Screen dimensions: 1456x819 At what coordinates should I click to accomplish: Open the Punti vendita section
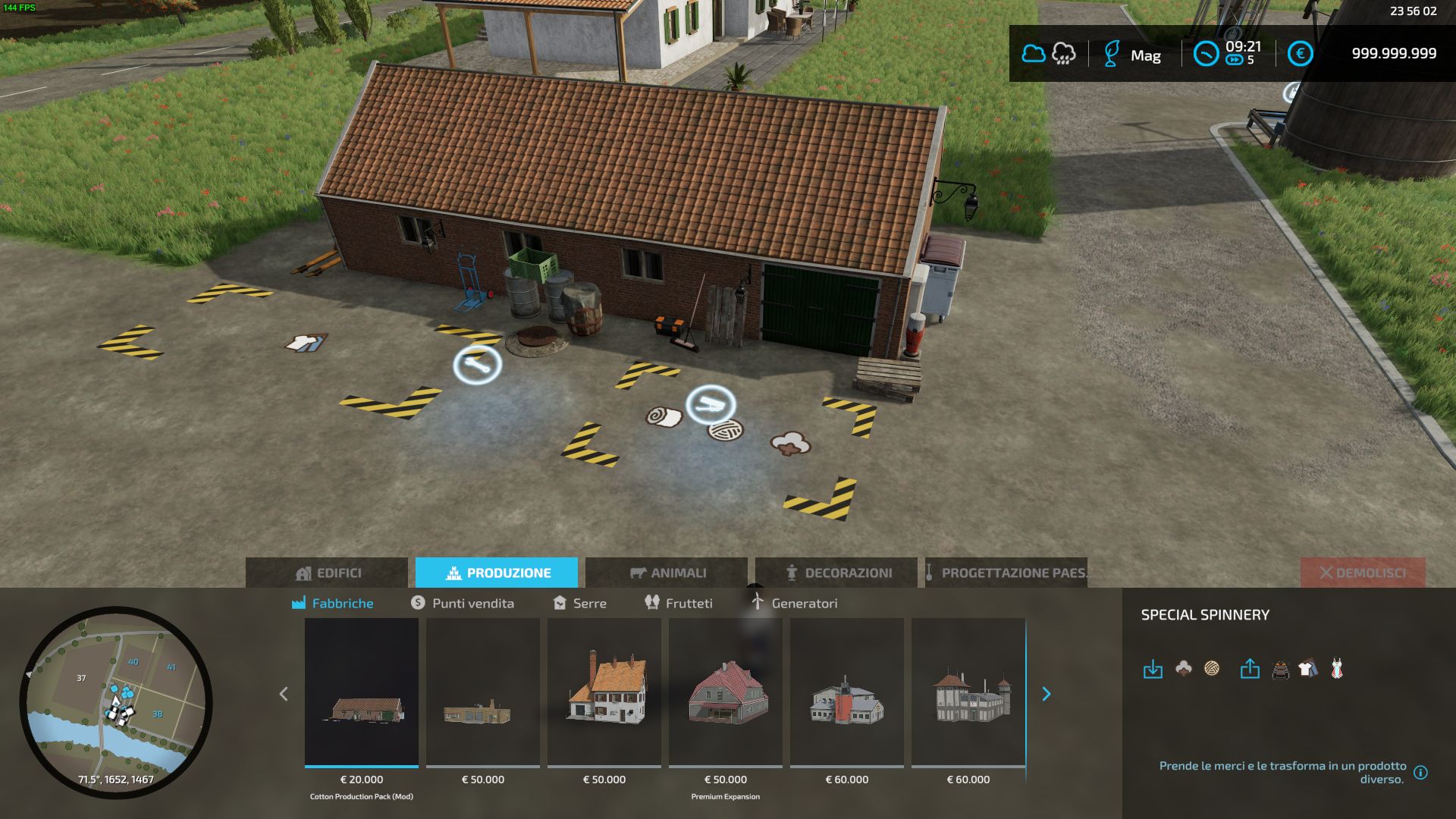[x=463, y=603]
